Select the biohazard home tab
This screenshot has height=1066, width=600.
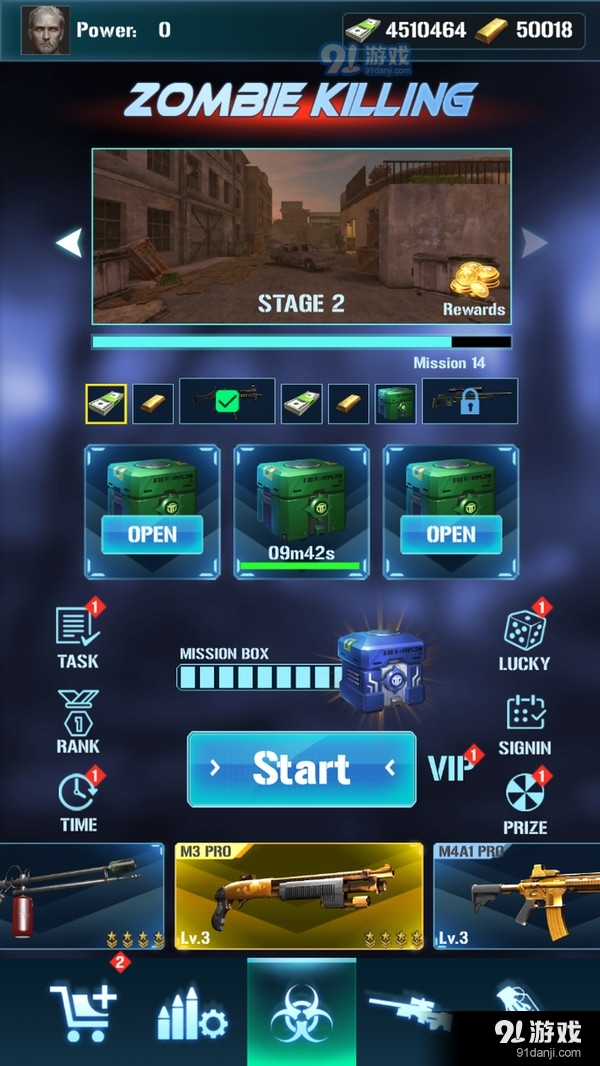pyautogui.click(x=301, y=1013)
